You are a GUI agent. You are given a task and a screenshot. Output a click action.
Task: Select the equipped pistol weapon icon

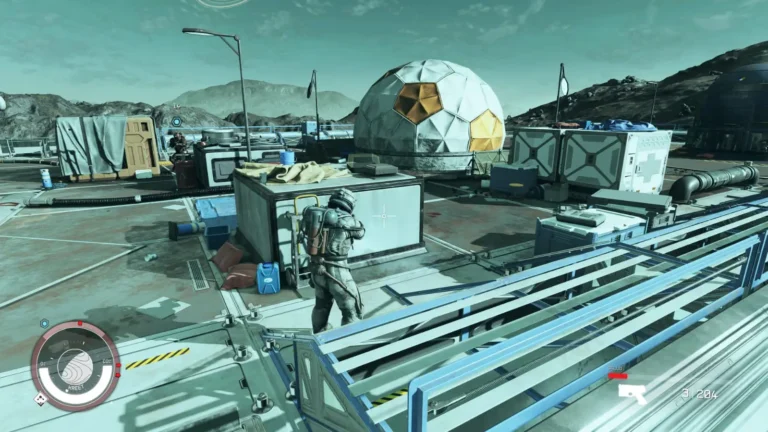click(x=632, y=392)
